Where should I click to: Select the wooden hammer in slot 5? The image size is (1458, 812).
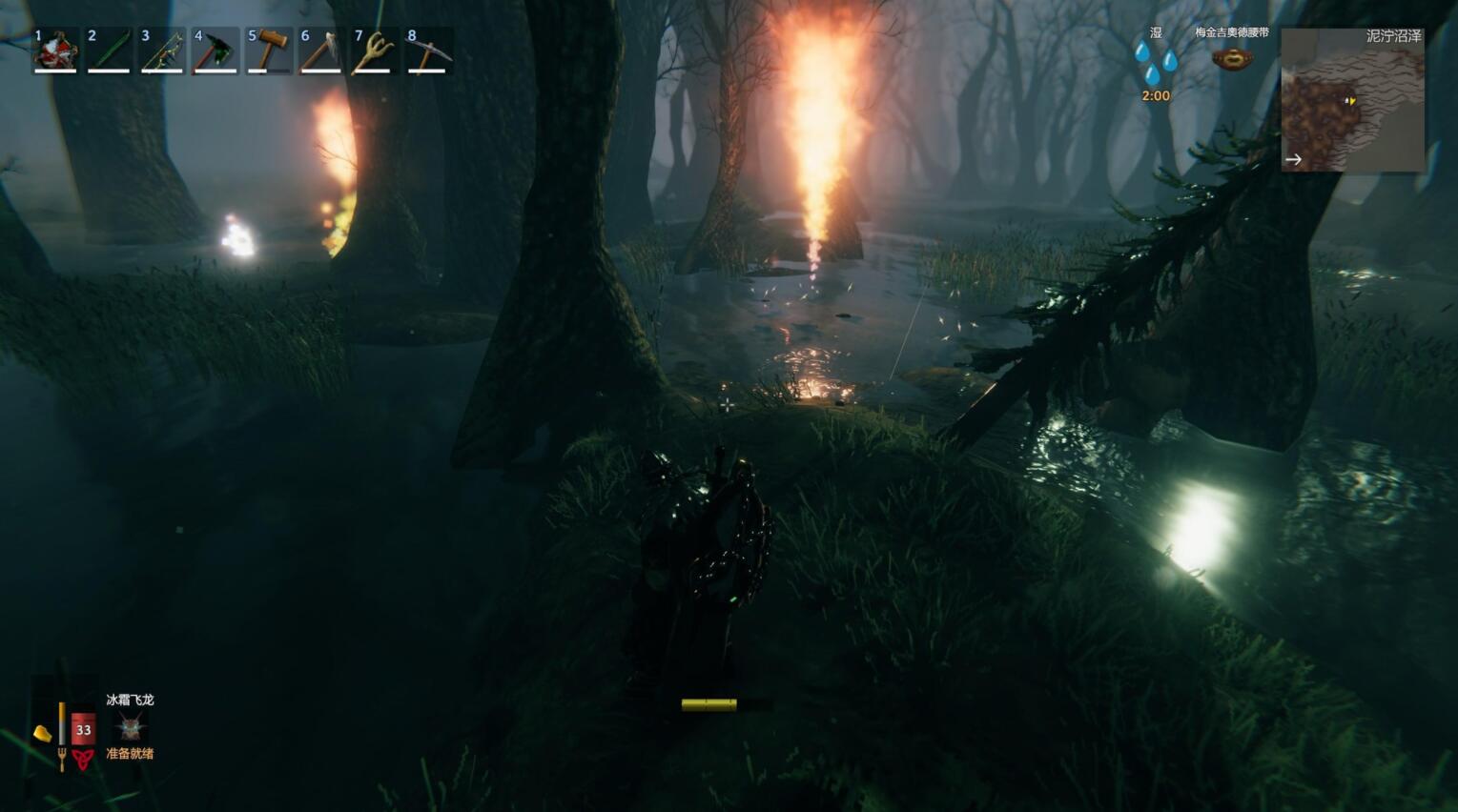point(269,51)
